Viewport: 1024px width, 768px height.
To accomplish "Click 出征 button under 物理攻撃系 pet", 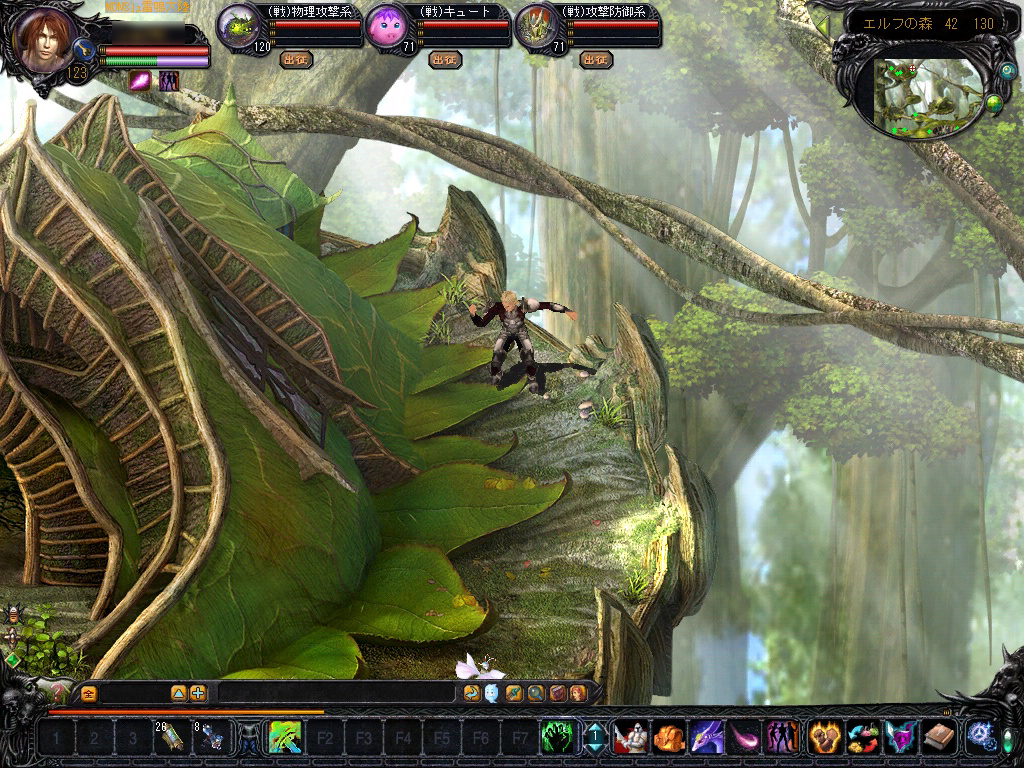I will coord(295,60).
